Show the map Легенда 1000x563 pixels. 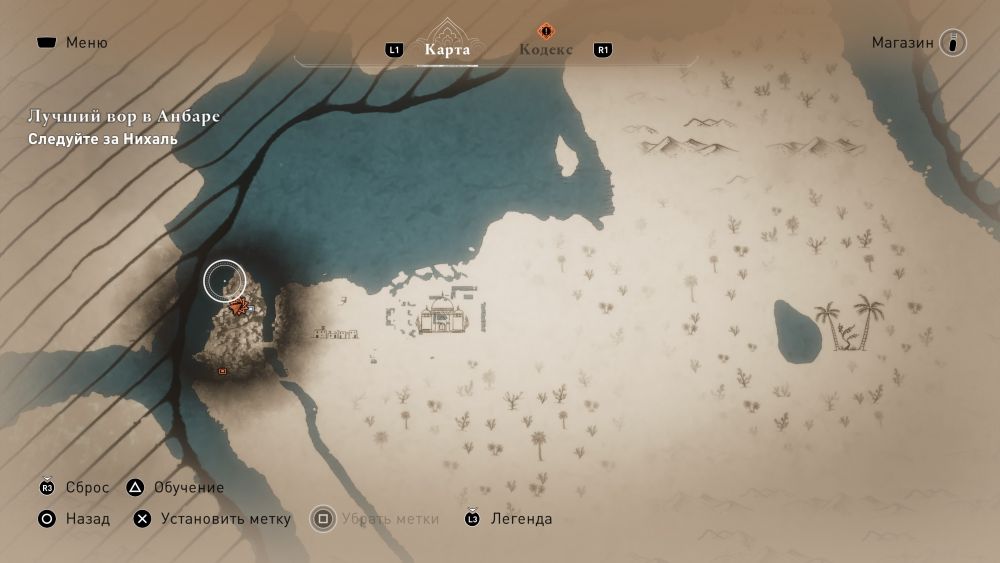[x=508, y=519]
